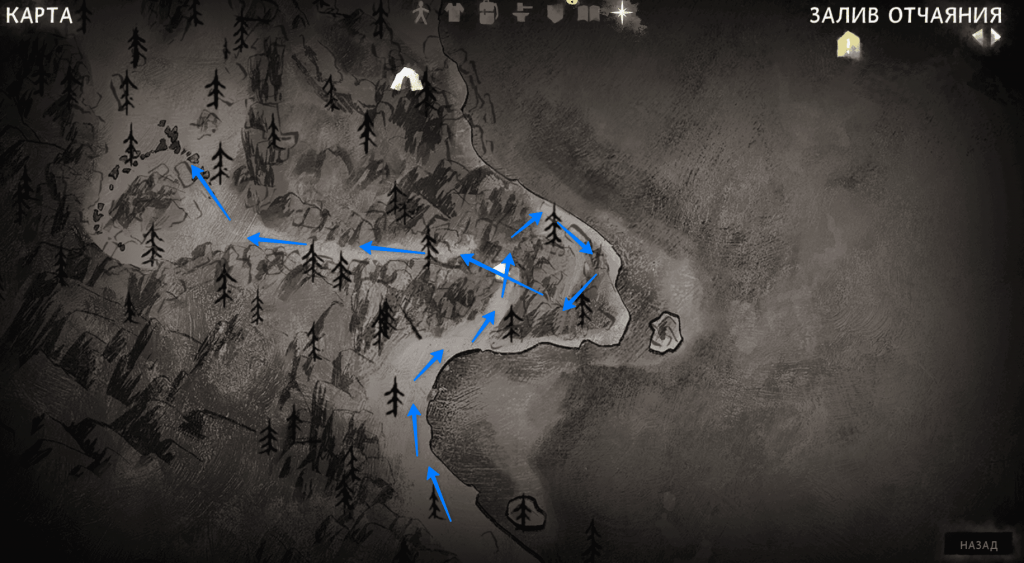The image size is (1024, 563).
Task: Open the badges tab (shield icon)
Action: pos(556,13)
